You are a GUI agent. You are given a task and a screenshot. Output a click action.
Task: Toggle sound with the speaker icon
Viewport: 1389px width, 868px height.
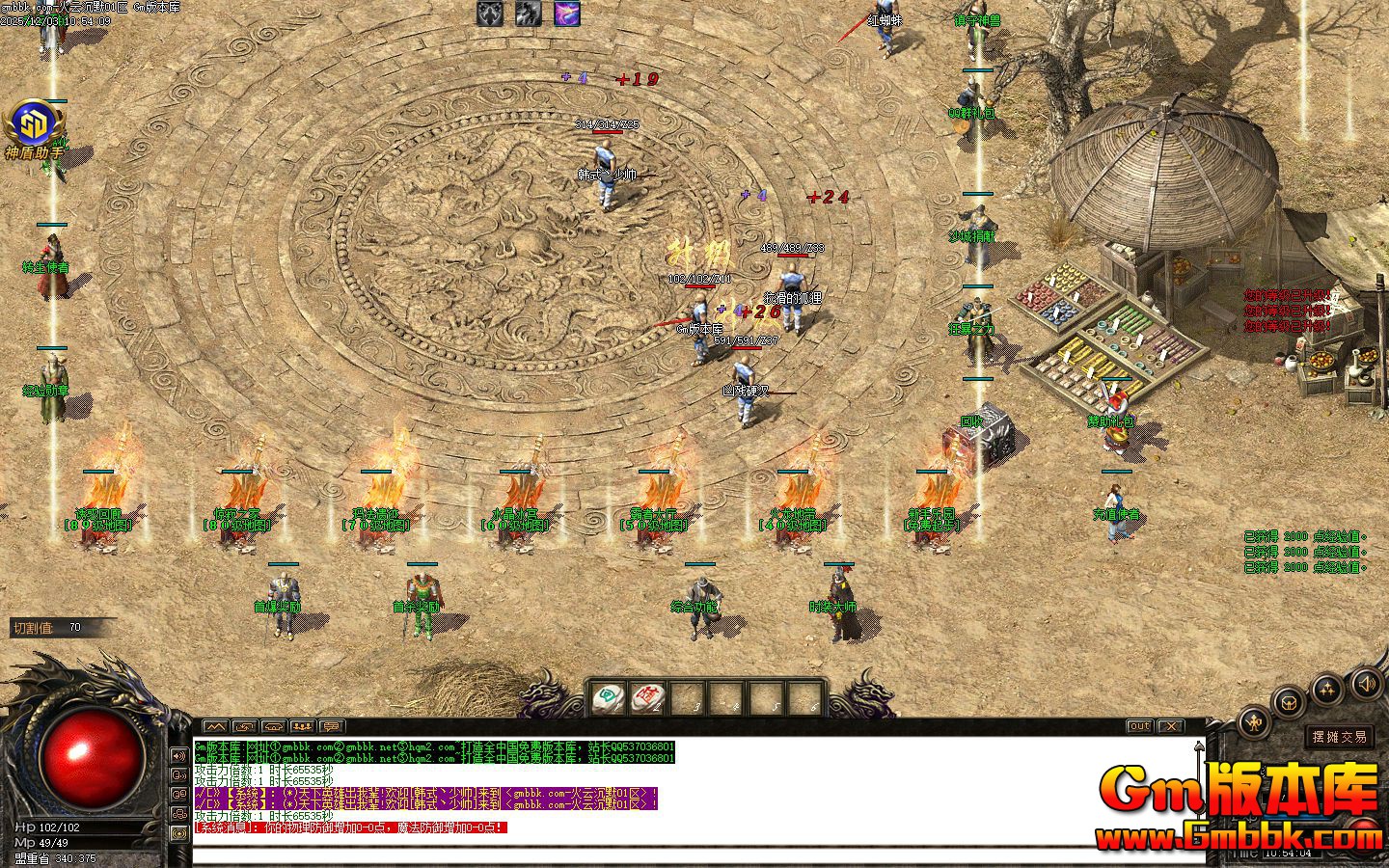pos(1366,685)
